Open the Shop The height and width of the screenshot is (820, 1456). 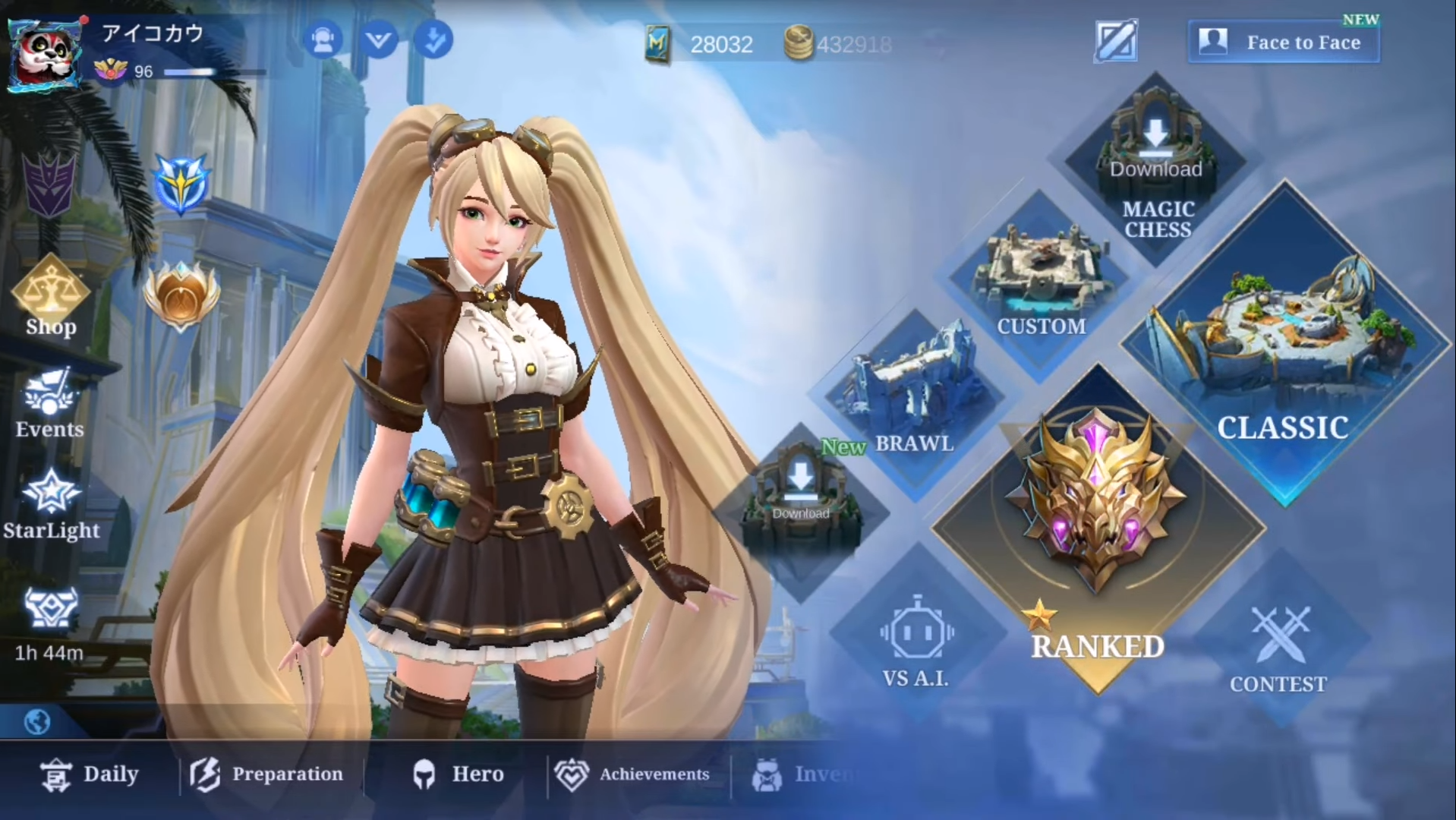51,298
